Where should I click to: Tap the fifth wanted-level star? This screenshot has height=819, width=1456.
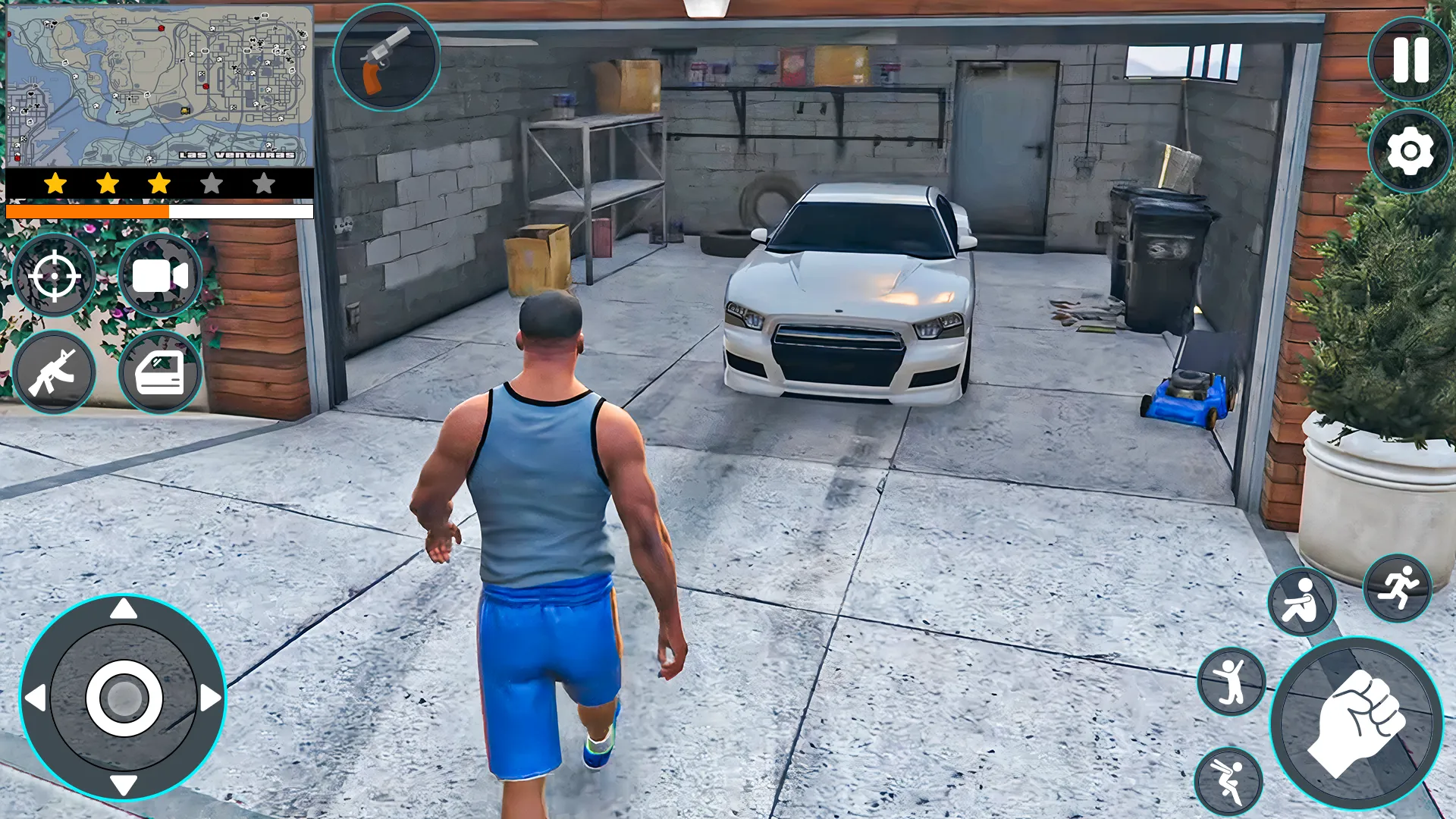point(264,181)
